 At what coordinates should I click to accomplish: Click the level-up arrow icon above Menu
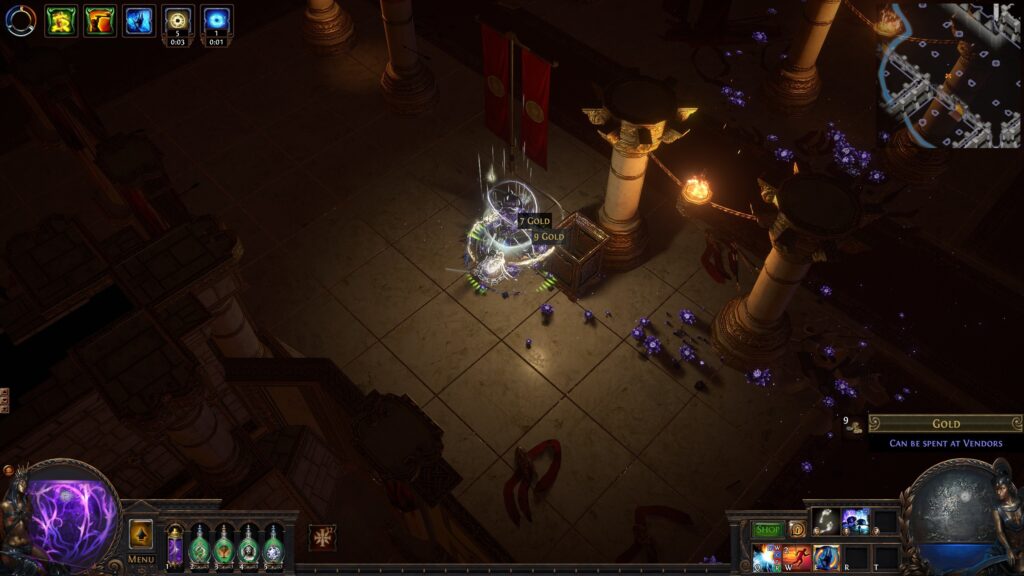click(141, 532)
